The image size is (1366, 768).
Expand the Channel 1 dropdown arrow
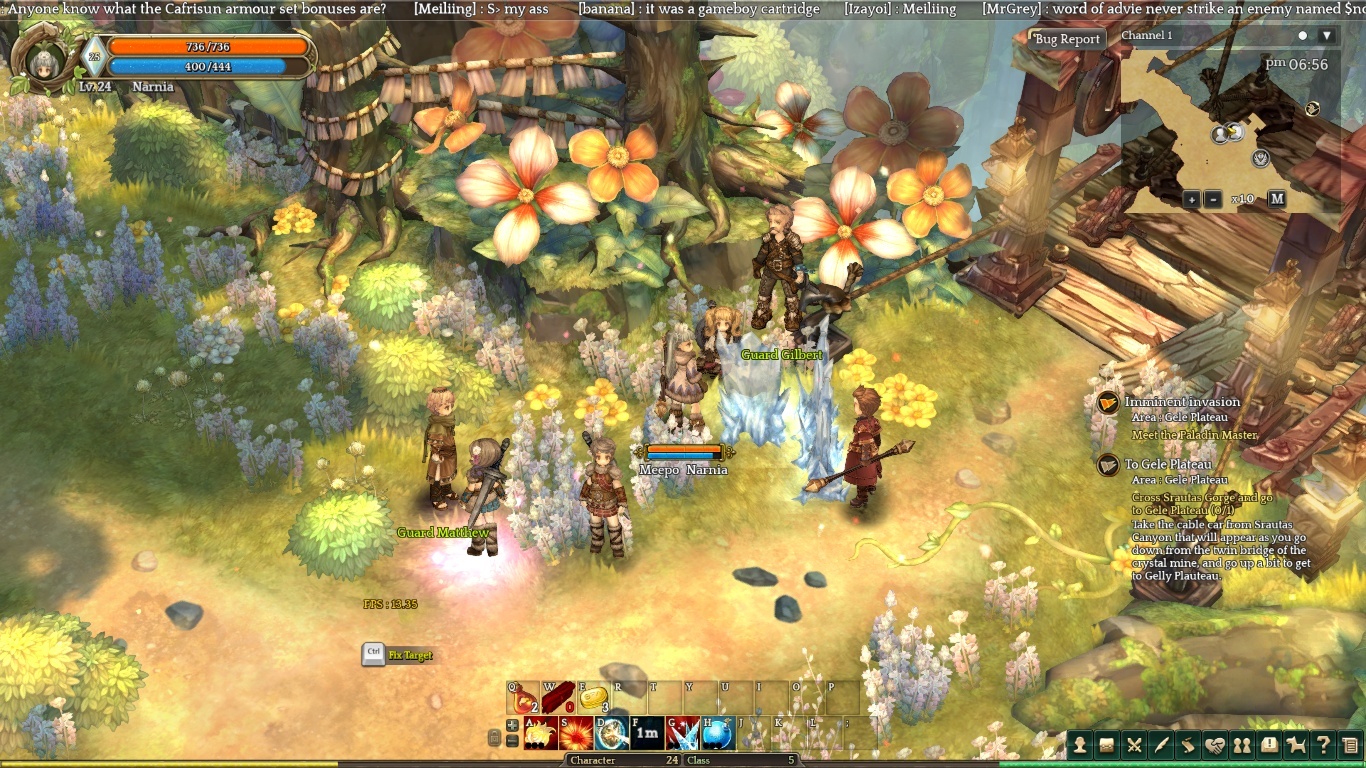tap(1327, 36)
